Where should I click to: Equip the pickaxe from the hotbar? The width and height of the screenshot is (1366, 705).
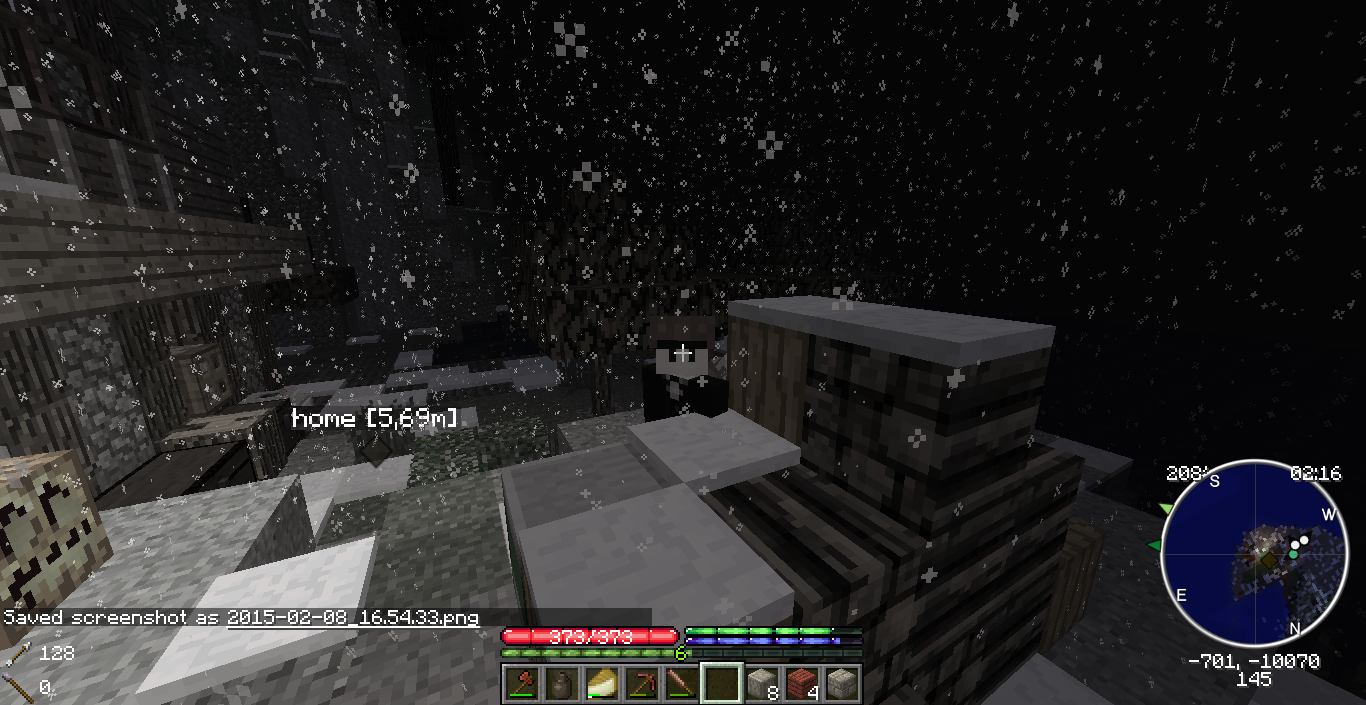(x=643, y=684)
